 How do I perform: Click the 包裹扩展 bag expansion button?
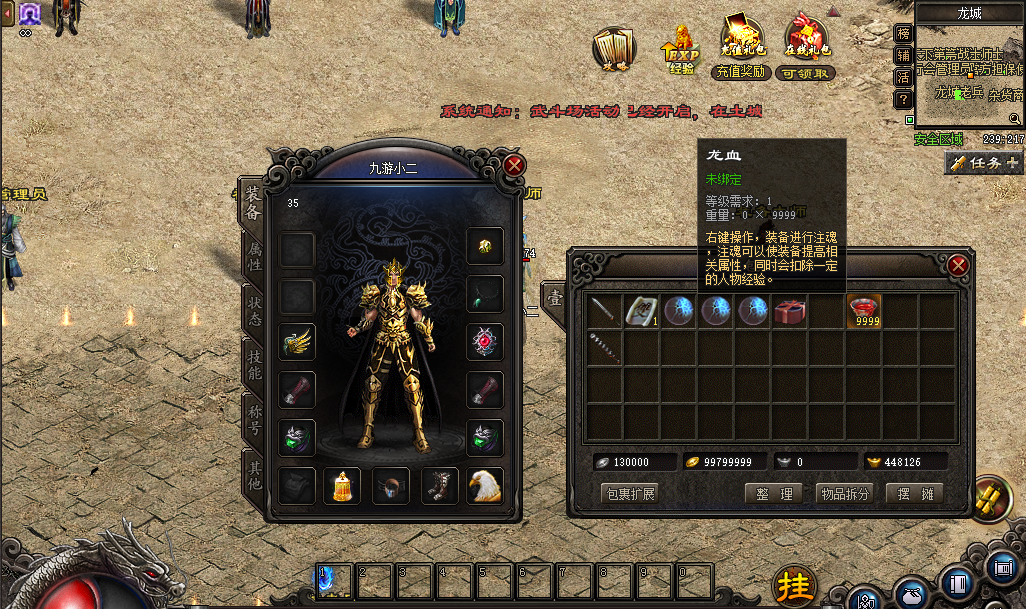(x=630, y=493)
